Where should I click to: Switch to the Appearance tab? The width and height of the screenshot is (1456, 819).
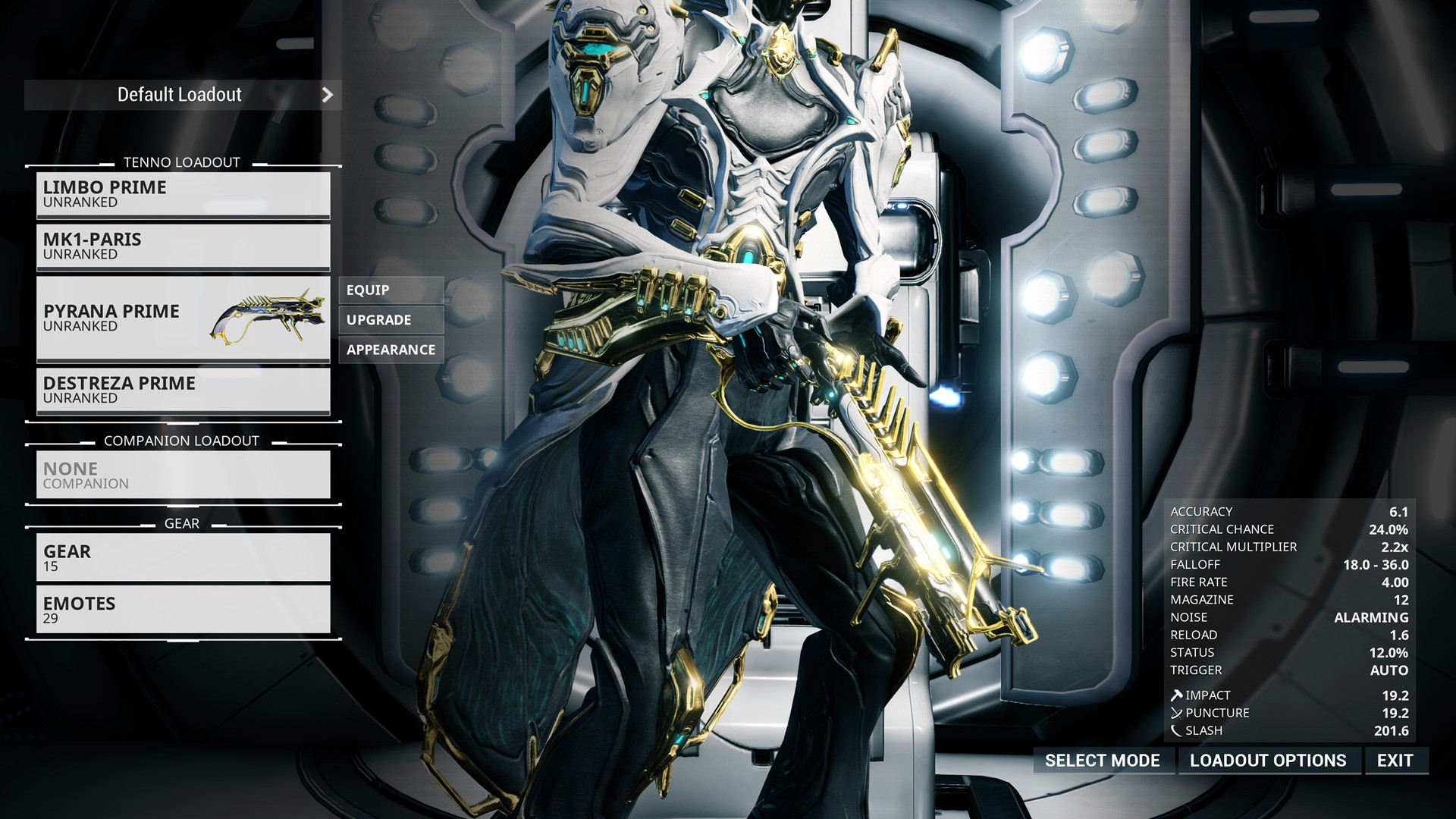(391, 350)
